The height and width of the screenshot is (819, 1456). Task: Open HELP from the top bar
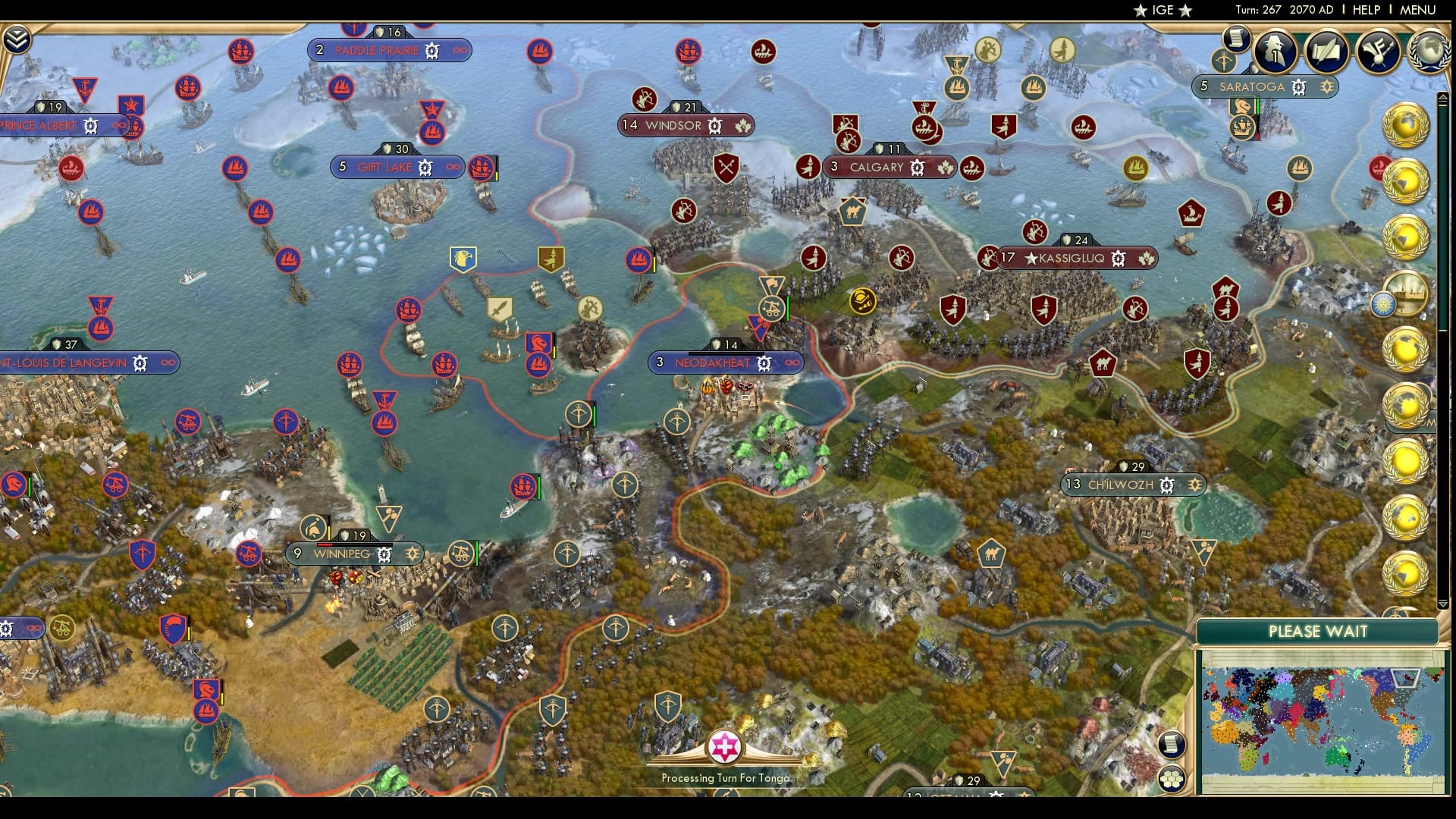tap(1365, 11)
